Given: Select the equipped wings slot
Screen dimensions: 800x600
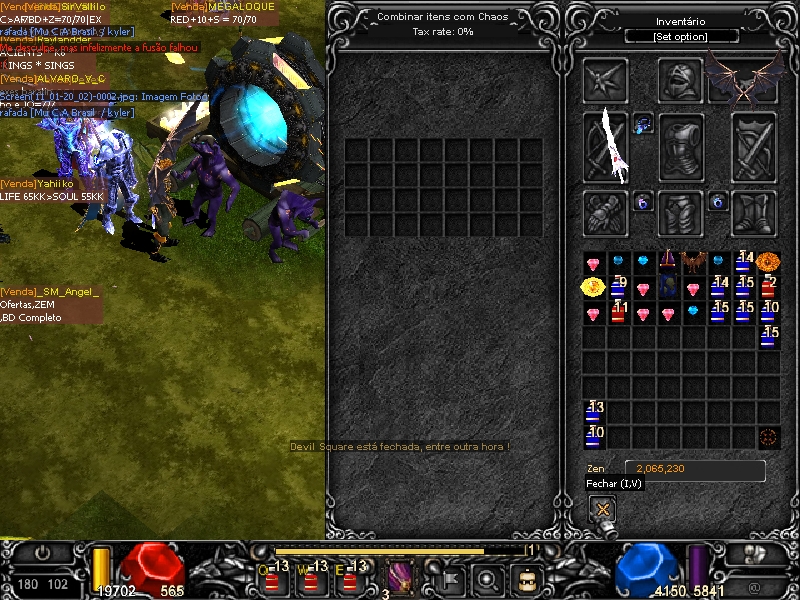Looking at the screenshot, I should pos(743,78).
